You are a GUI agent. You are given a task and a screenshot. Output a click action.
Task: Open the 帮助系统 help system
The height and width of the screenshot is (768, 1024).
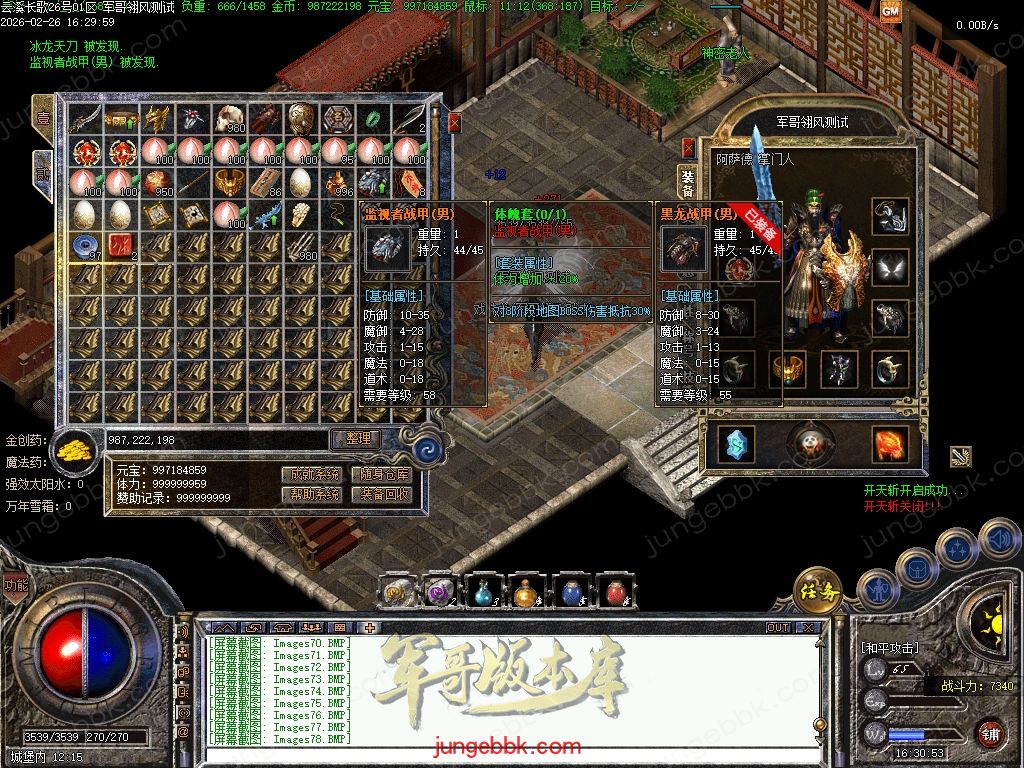tap(312, 494)
